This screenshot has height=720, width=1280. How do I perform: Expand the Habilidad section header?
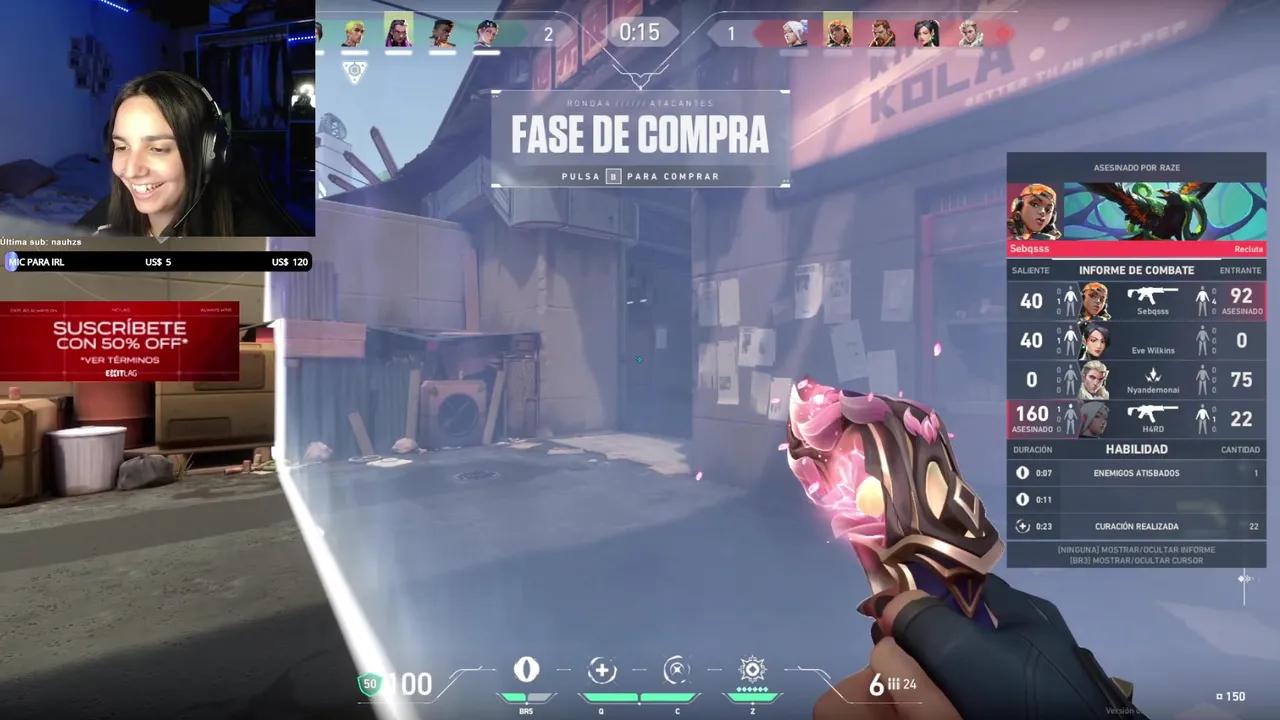point(1137,449)
